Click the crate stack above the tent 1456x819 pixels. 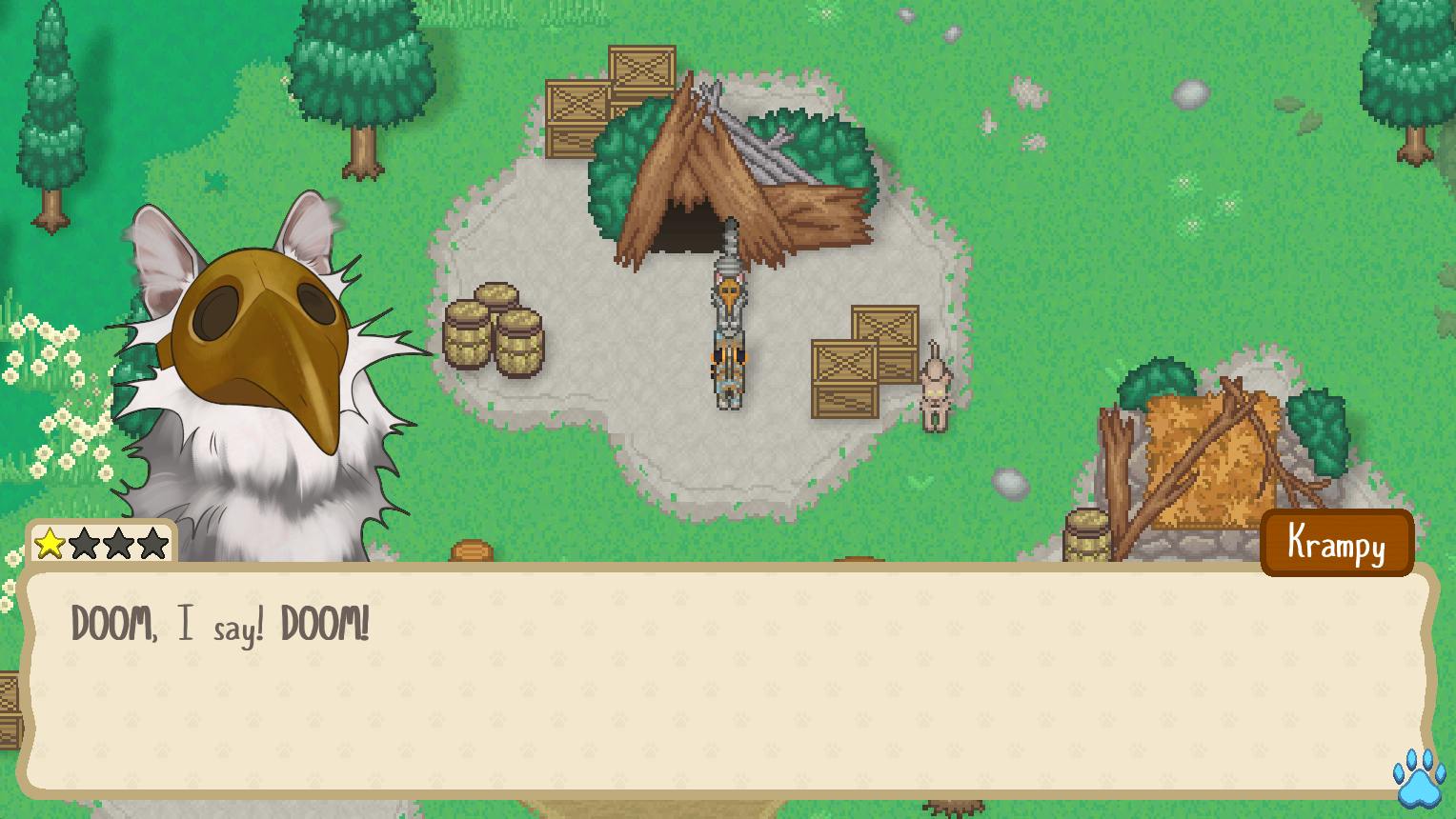[610, 95]
